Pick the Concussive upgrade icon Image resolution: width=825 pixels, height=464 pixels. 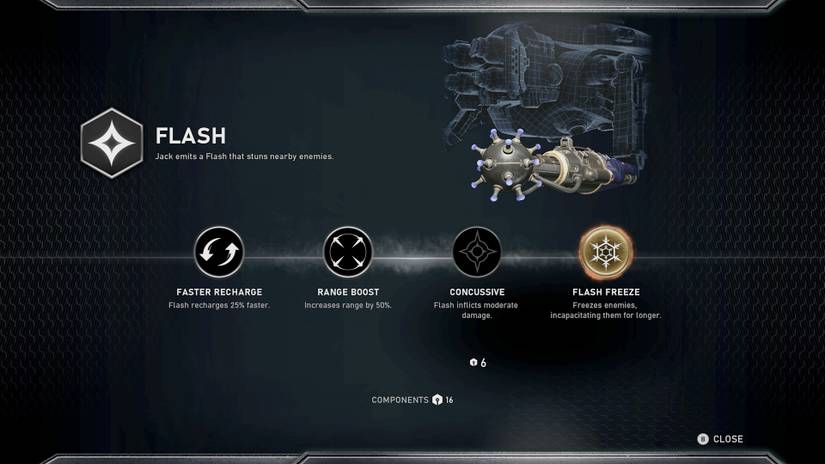tap(477, 251)
